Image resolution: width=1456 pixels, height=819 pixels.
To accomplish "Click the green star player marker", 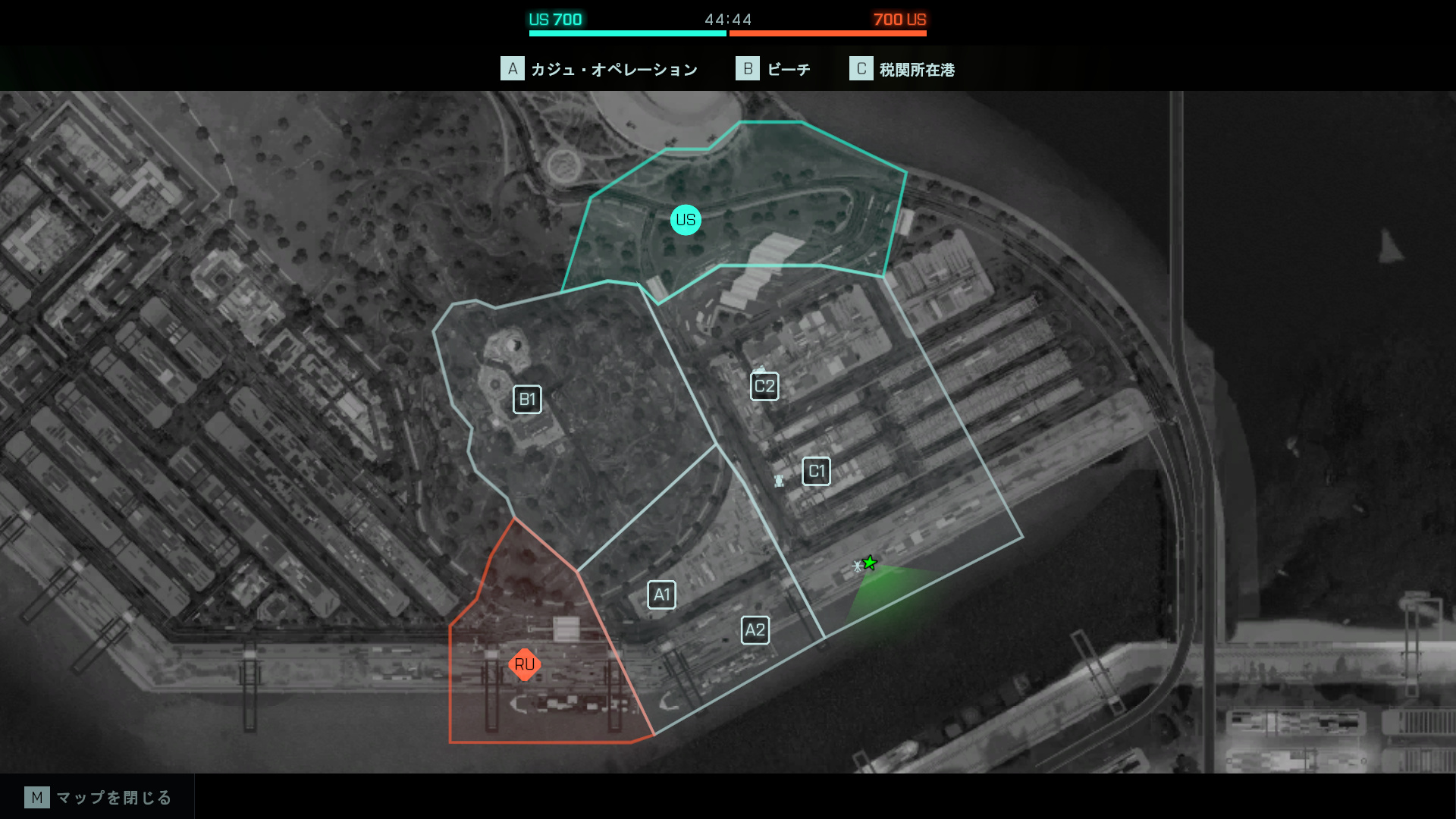I will (x=870, y=563).
